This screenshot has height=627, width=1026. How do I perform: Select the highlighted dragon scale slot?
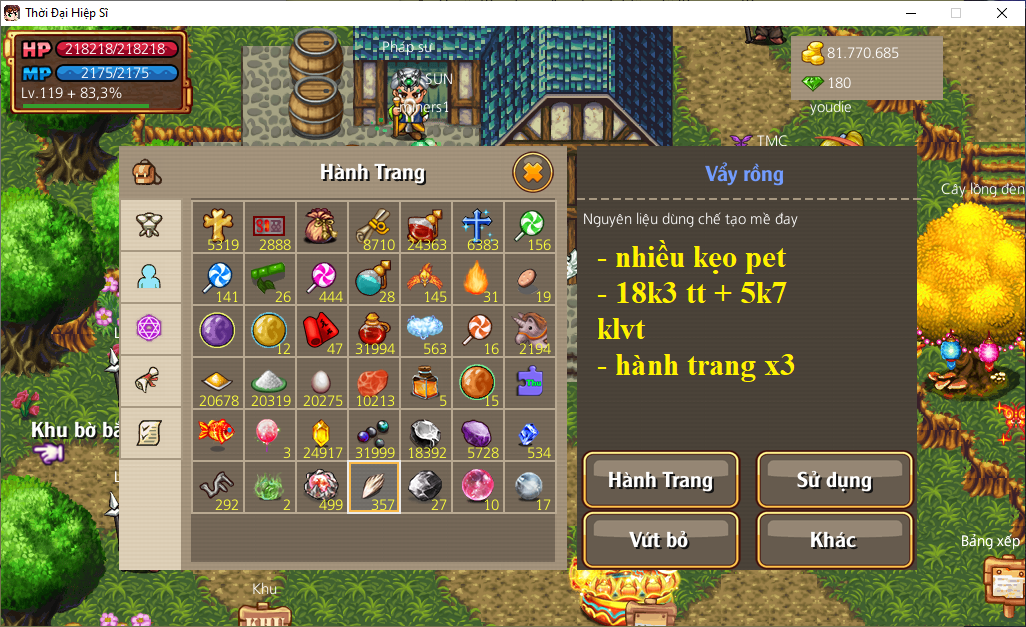pyautogui.click(x=374, y=487)
